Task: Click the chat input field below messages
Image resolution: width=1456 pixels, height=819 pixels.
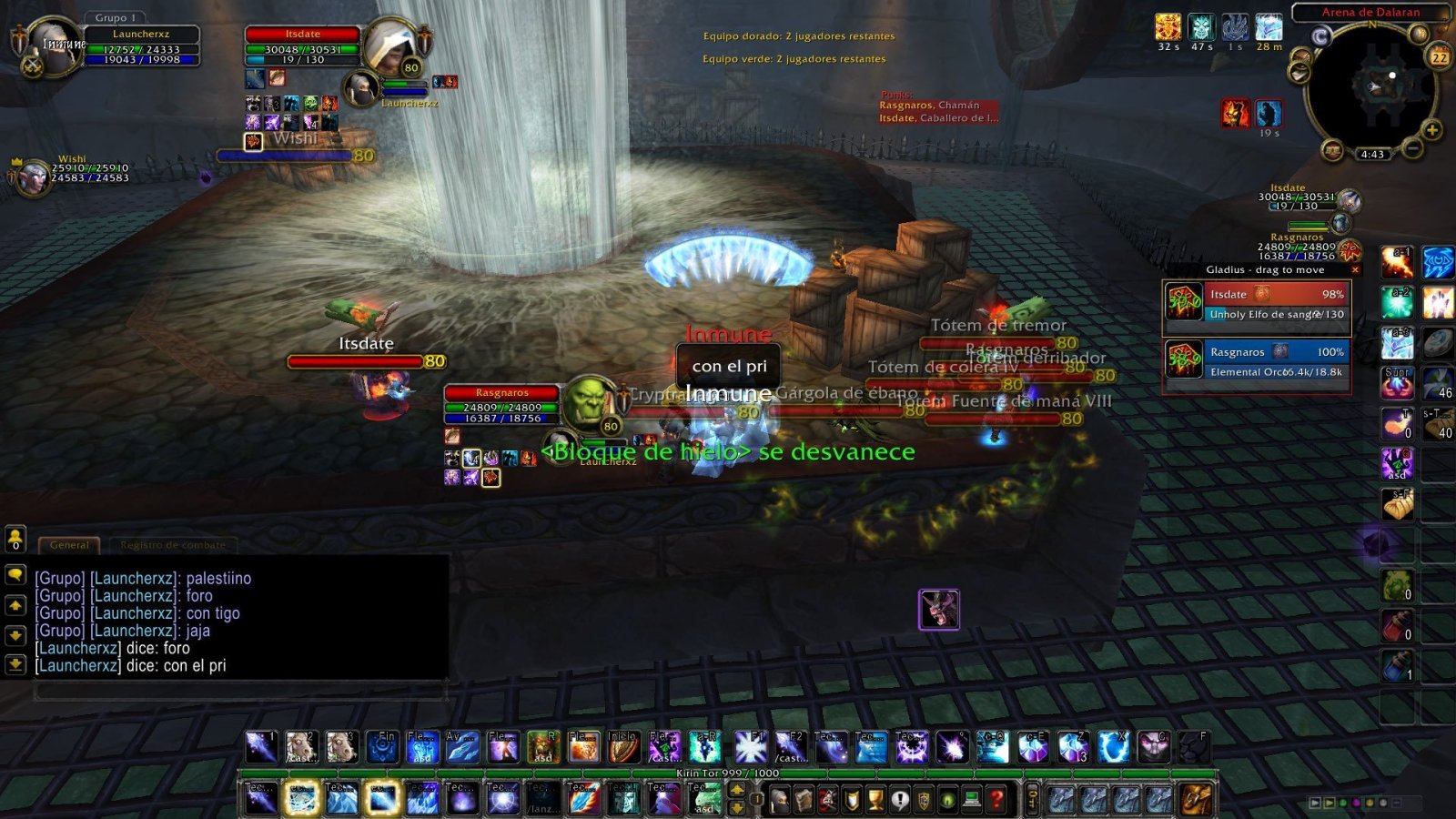Action: point(241,692)
